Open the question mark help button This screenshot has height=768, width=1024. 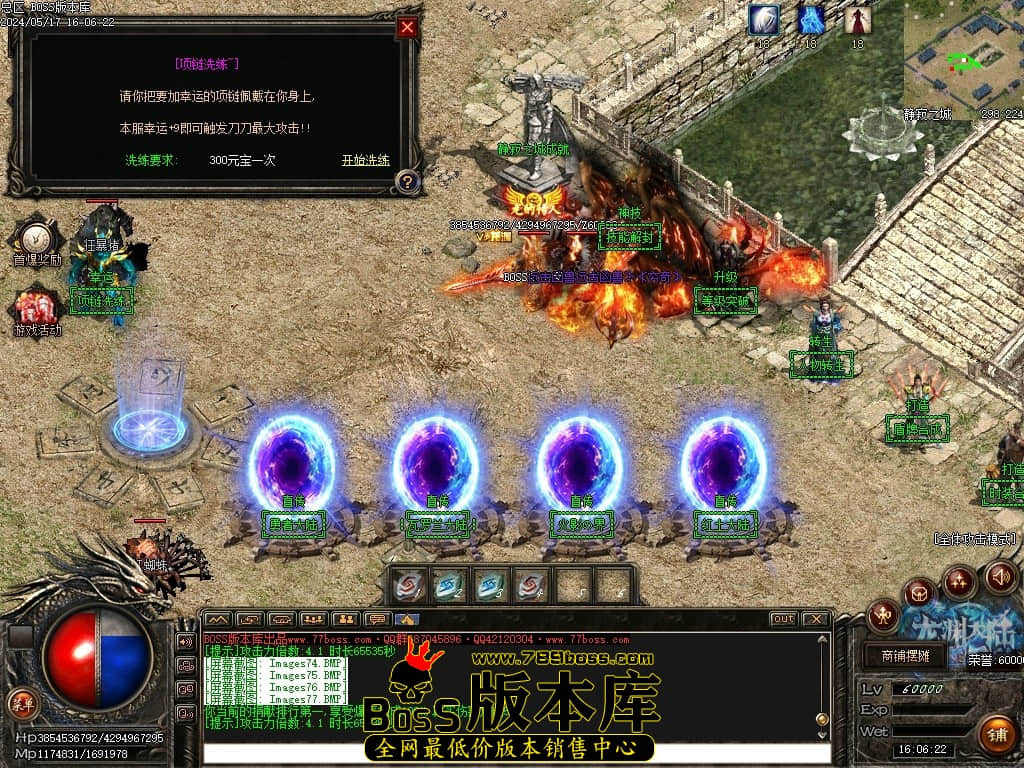[407, 182]
